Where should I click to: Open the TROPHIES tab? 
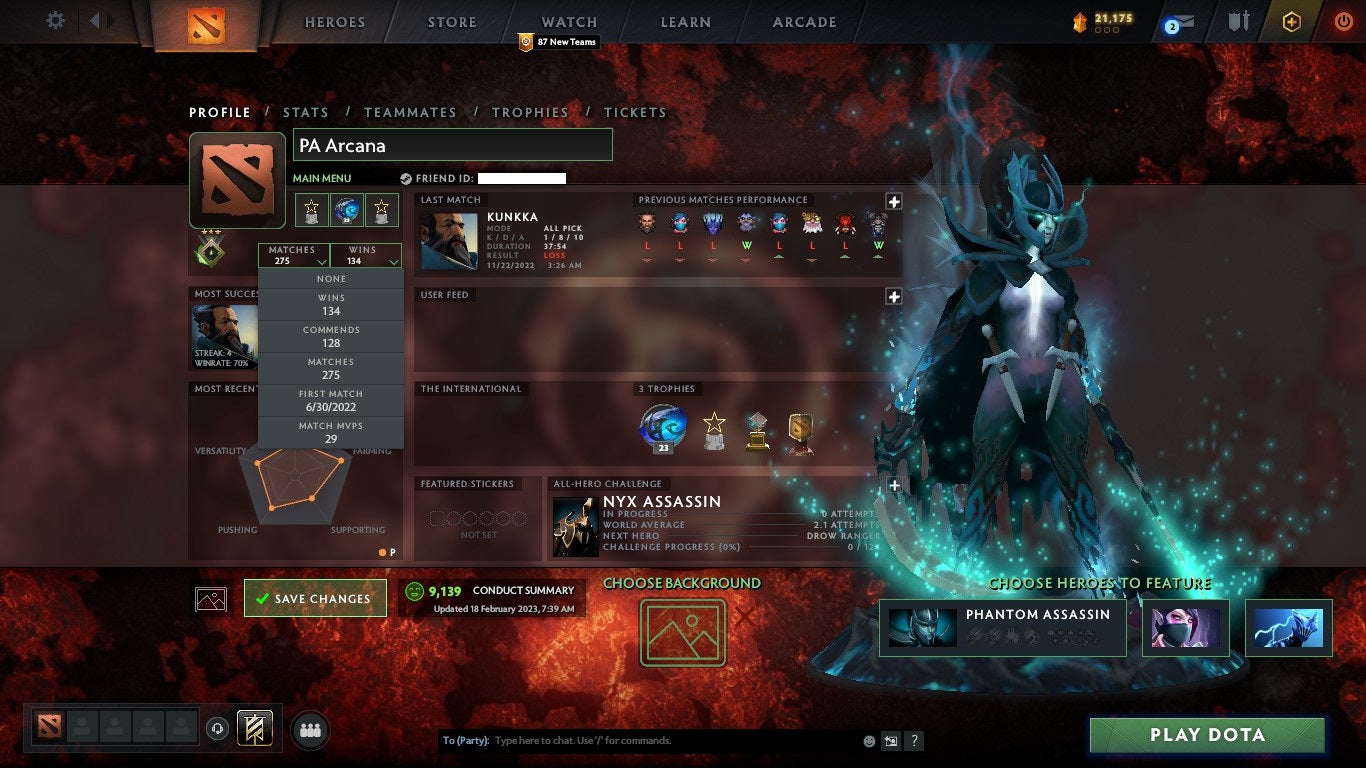[x=531, y=112]
